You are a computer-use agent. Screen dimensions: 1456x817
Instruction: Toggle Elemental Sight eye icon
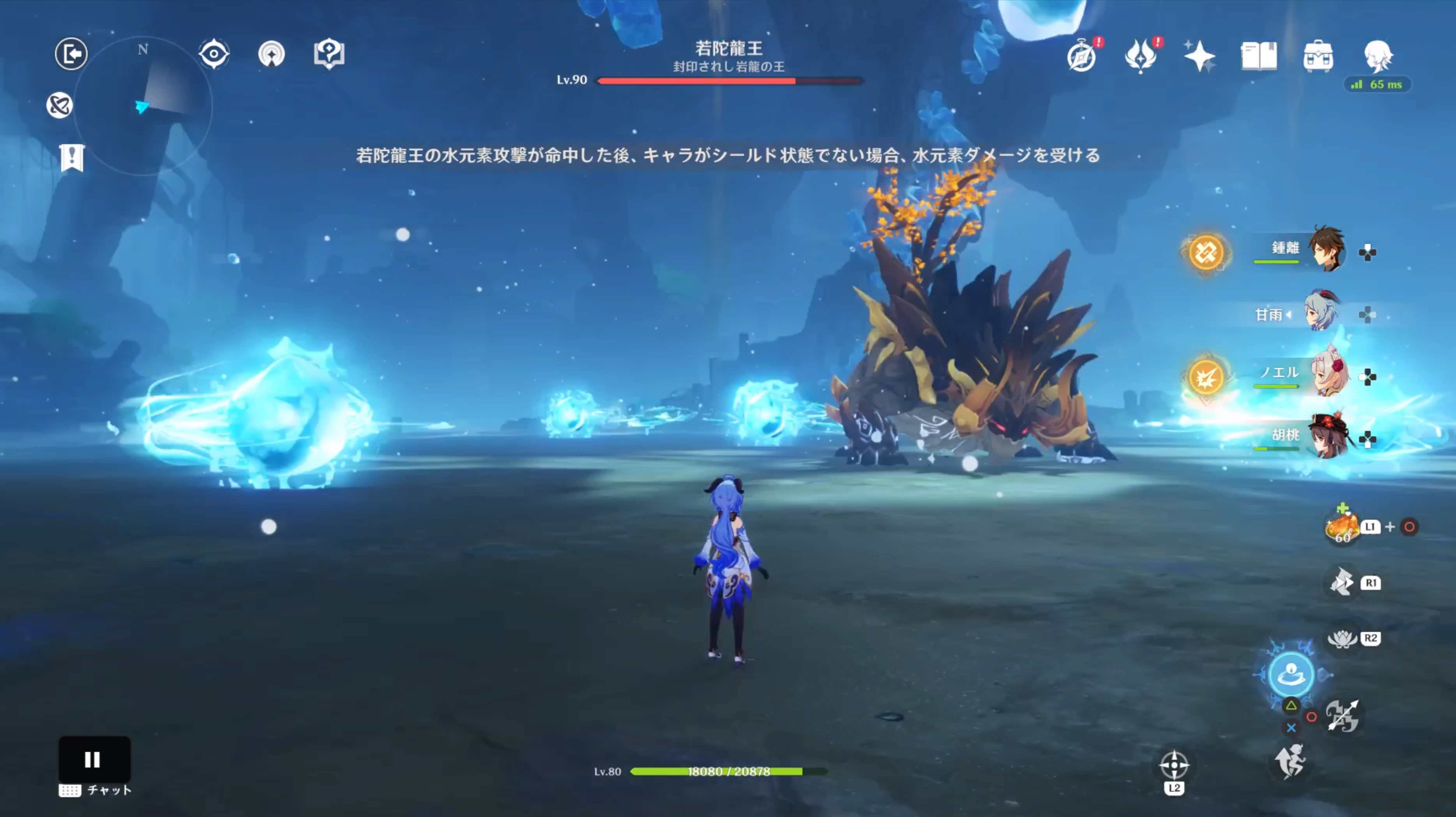coord(214,53)
